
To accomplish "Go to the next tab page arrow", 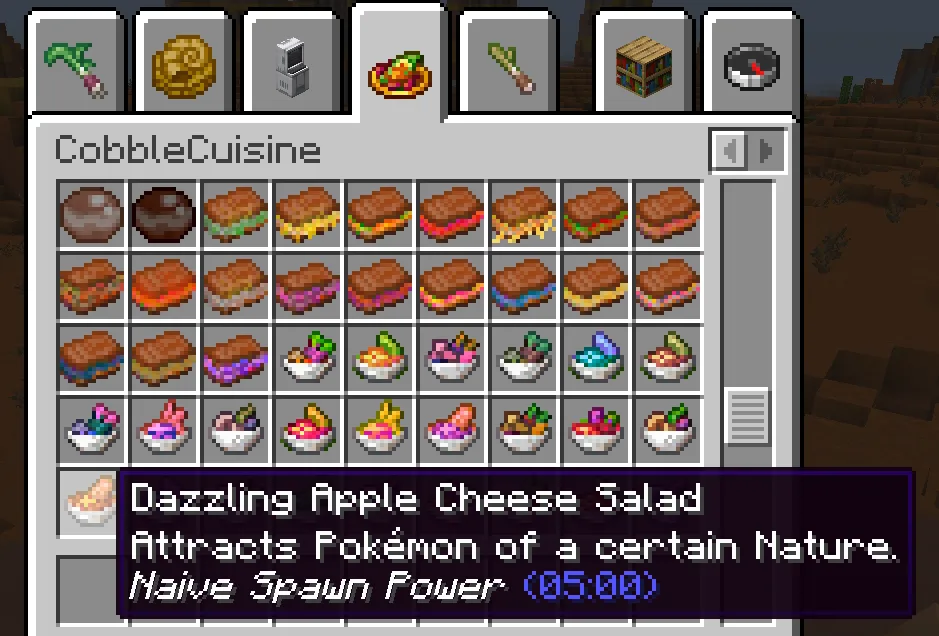I will tap(766, 152).
